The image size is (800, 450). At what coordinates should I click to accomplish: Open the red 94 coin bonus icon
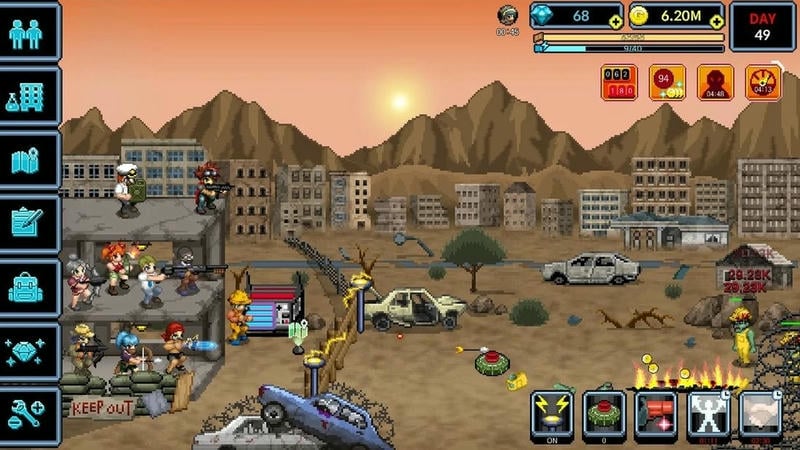[666, 83]
